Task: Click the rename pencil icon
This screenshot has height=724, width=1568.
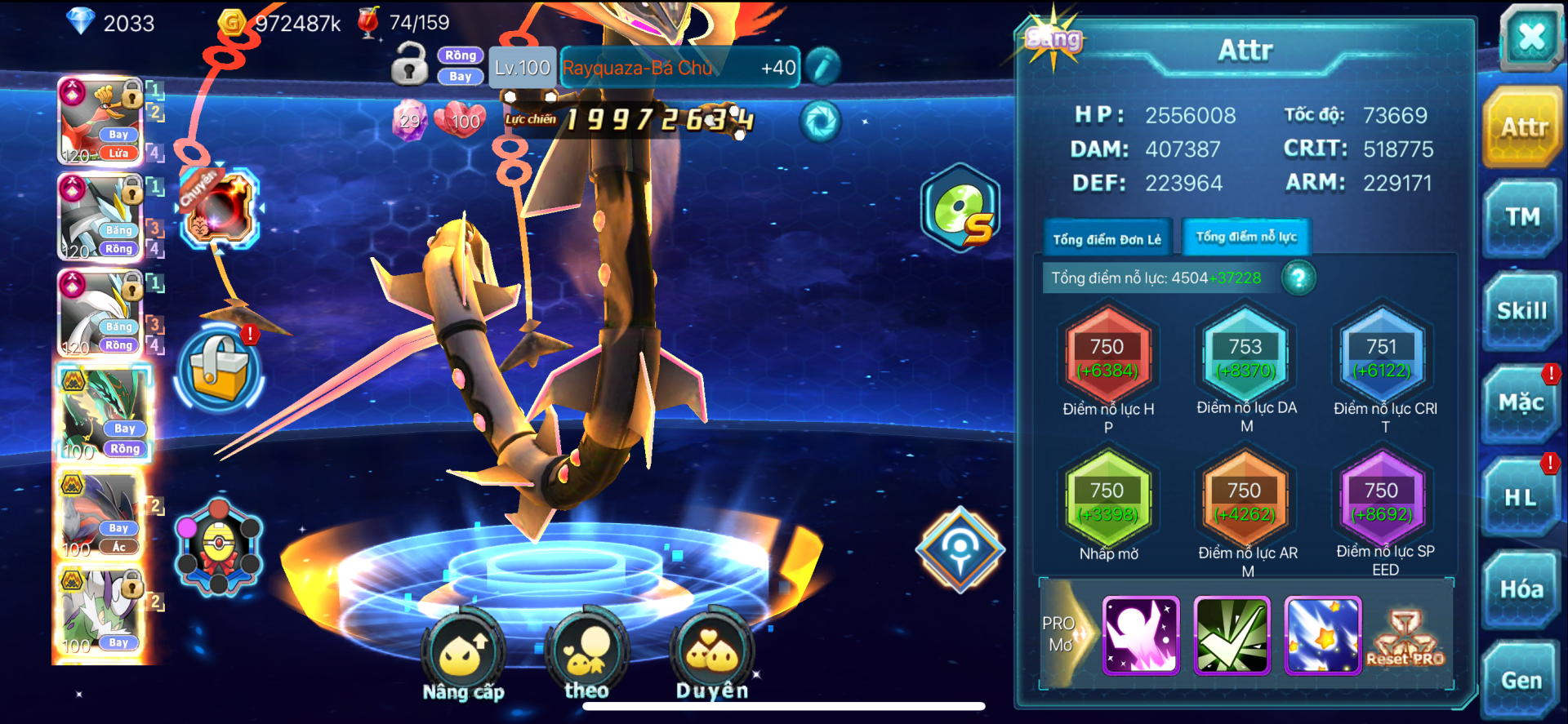Action: [x=823, y=67]
